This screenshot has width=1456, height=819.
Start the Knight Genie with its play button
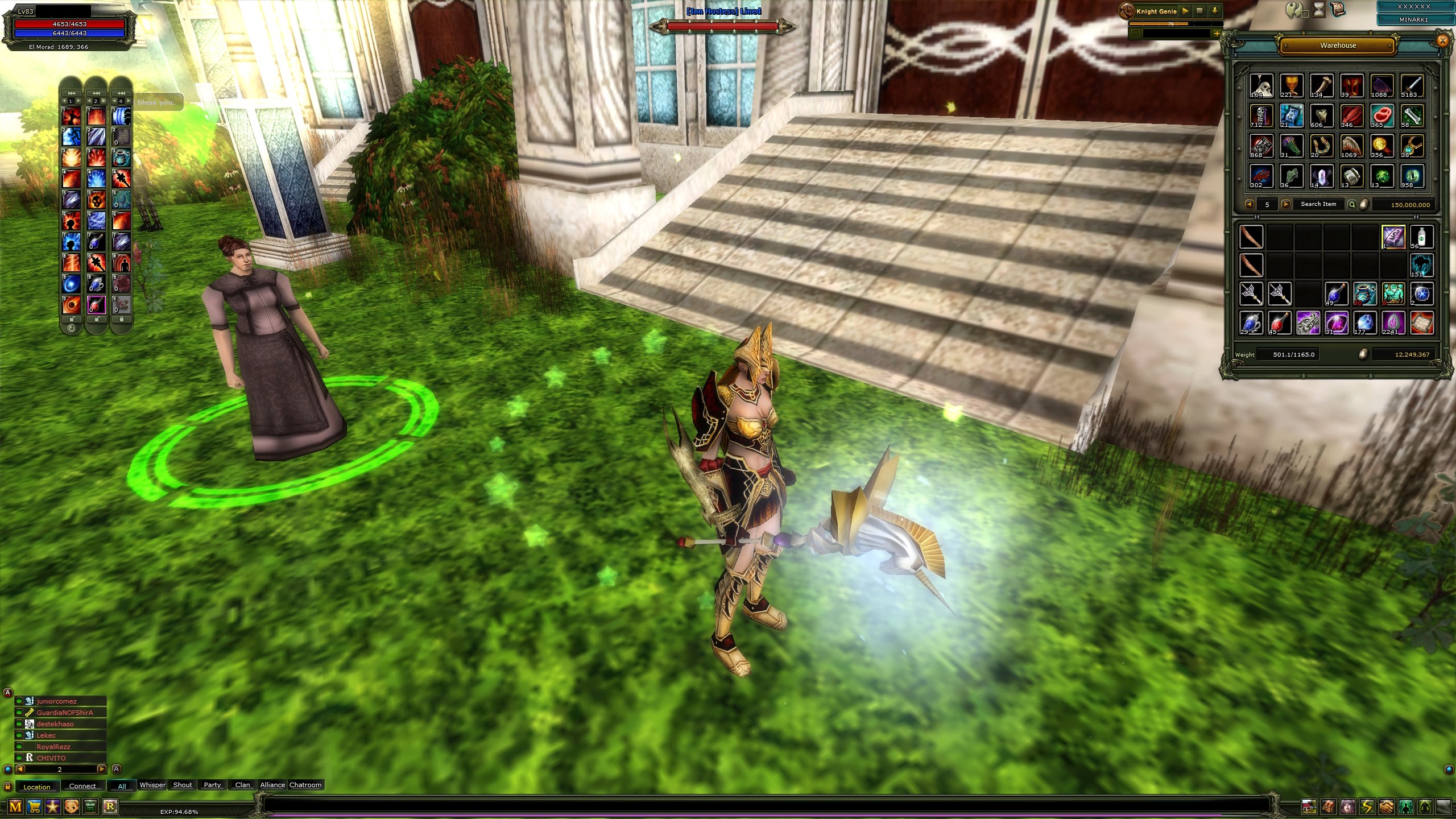[x=1184, y=11]
